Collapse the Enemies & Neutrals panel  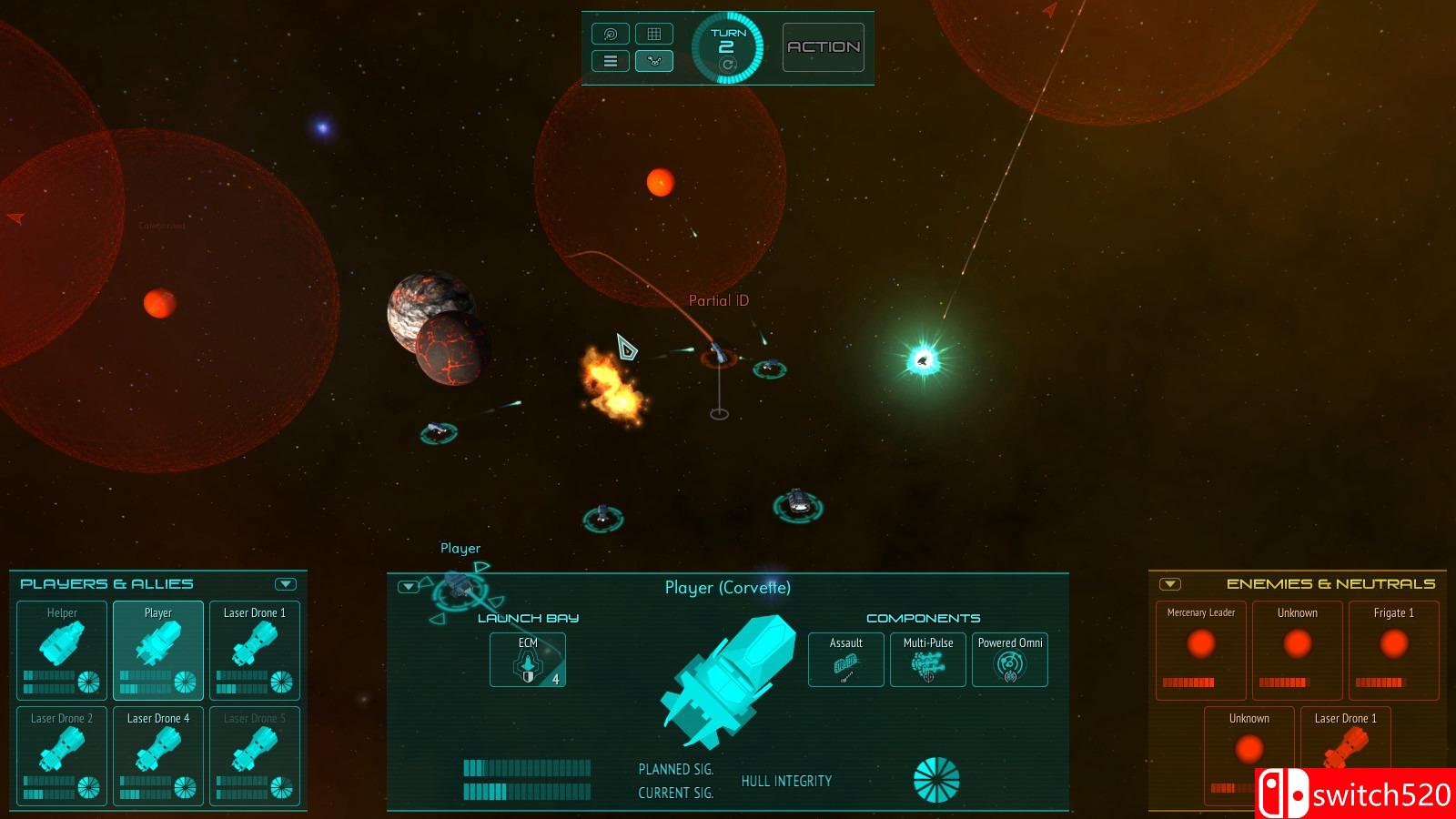pyautogui.click(x=1171, y=584)
